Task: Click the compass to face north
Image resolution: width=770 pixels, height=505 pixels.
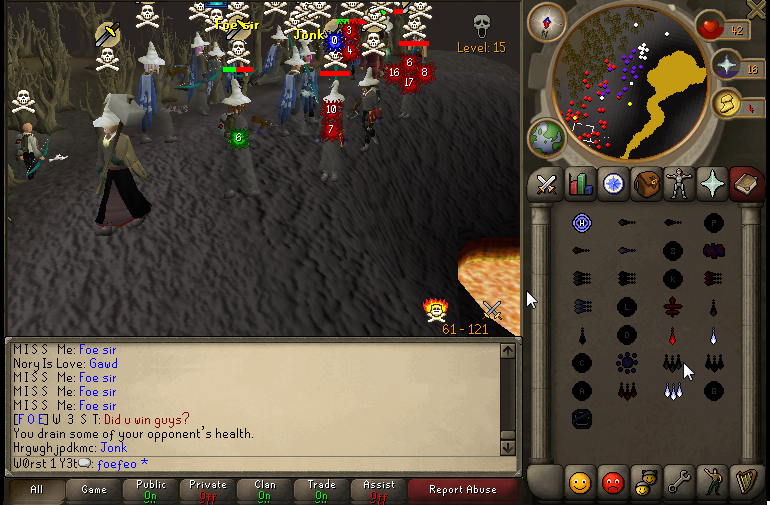Action: coord(547,18)
